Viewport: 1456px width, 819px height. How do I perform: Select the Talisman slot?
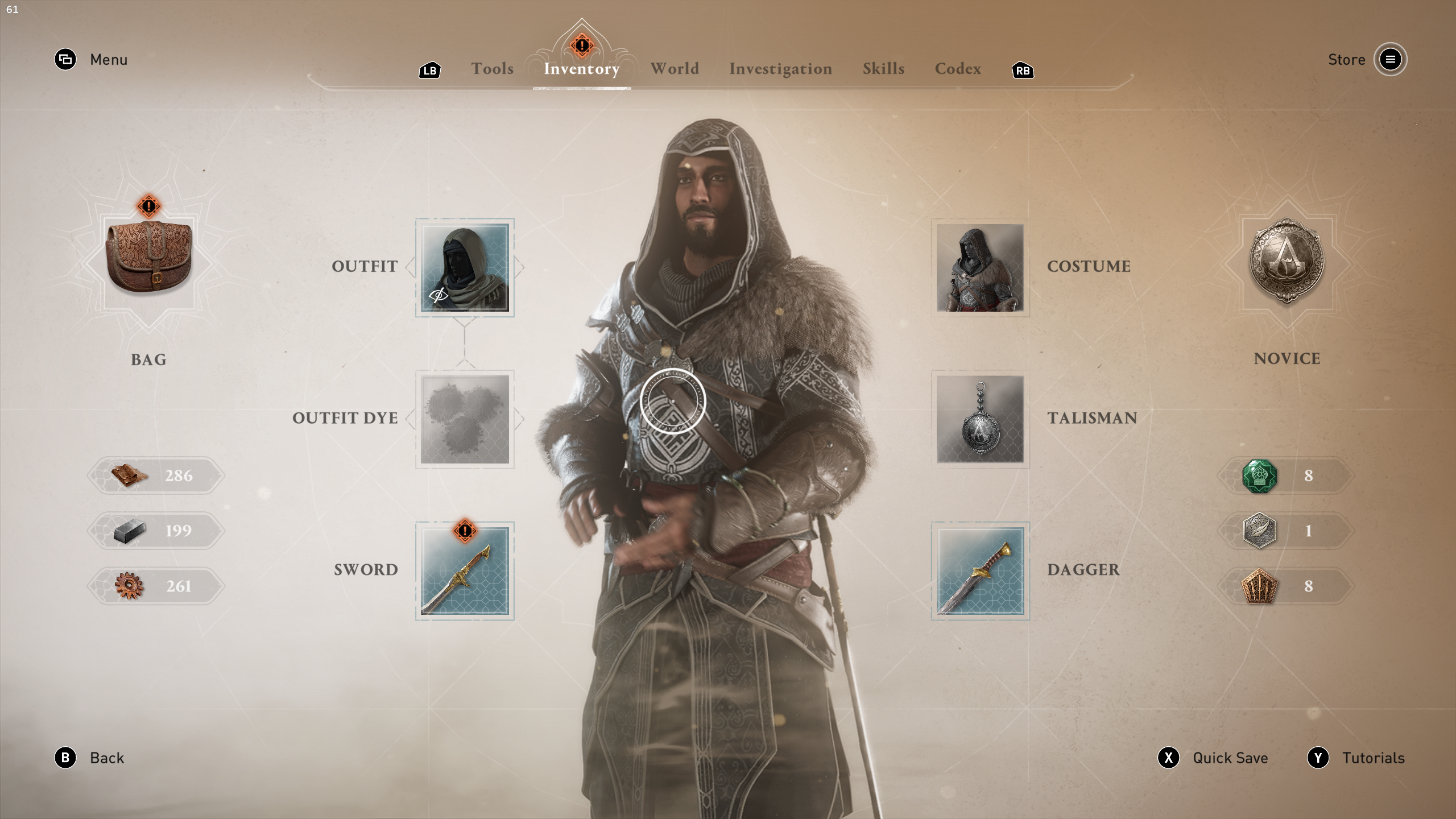(980, 419)
